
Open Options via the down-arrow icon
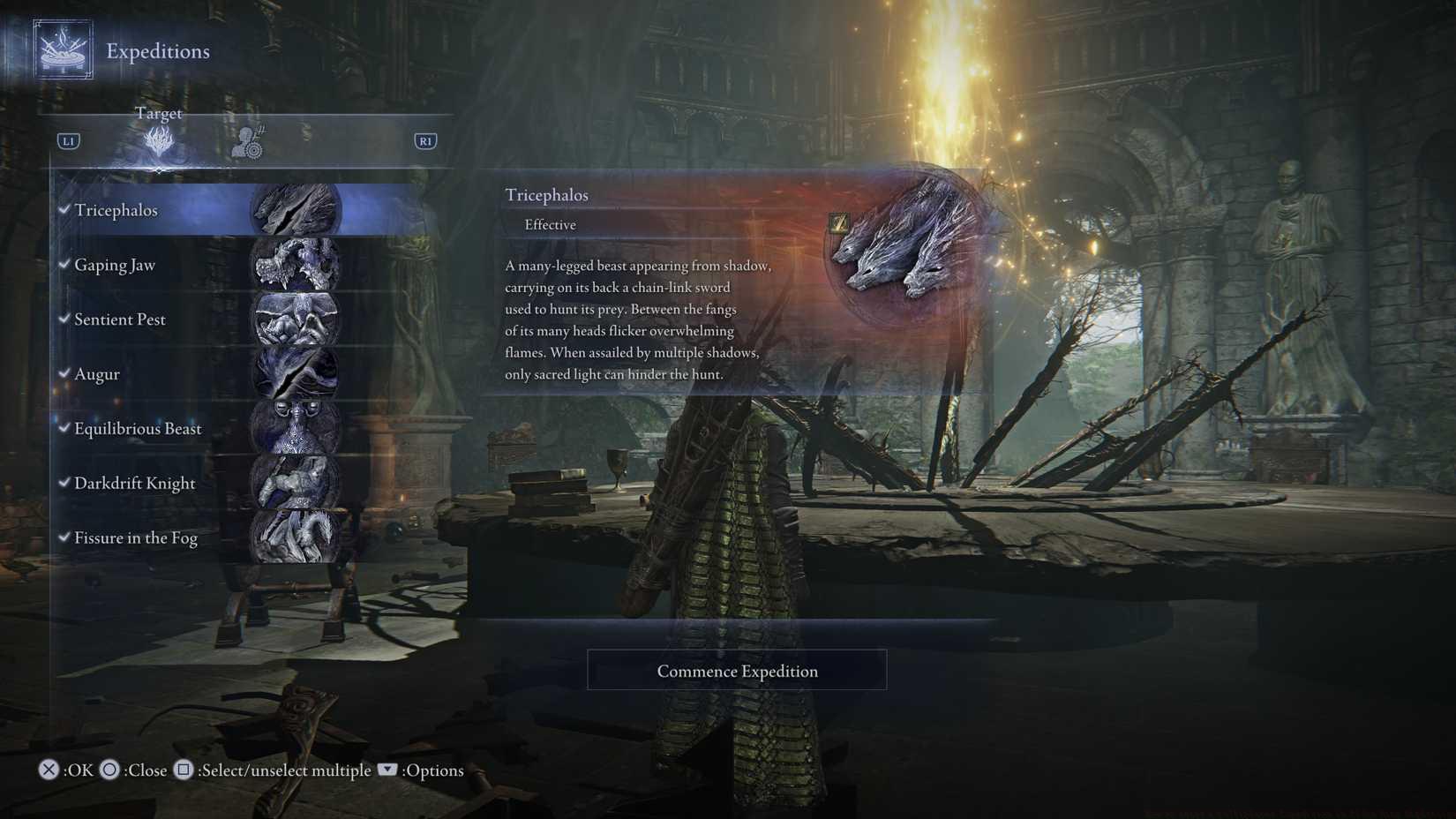click(x=387, y=770)
